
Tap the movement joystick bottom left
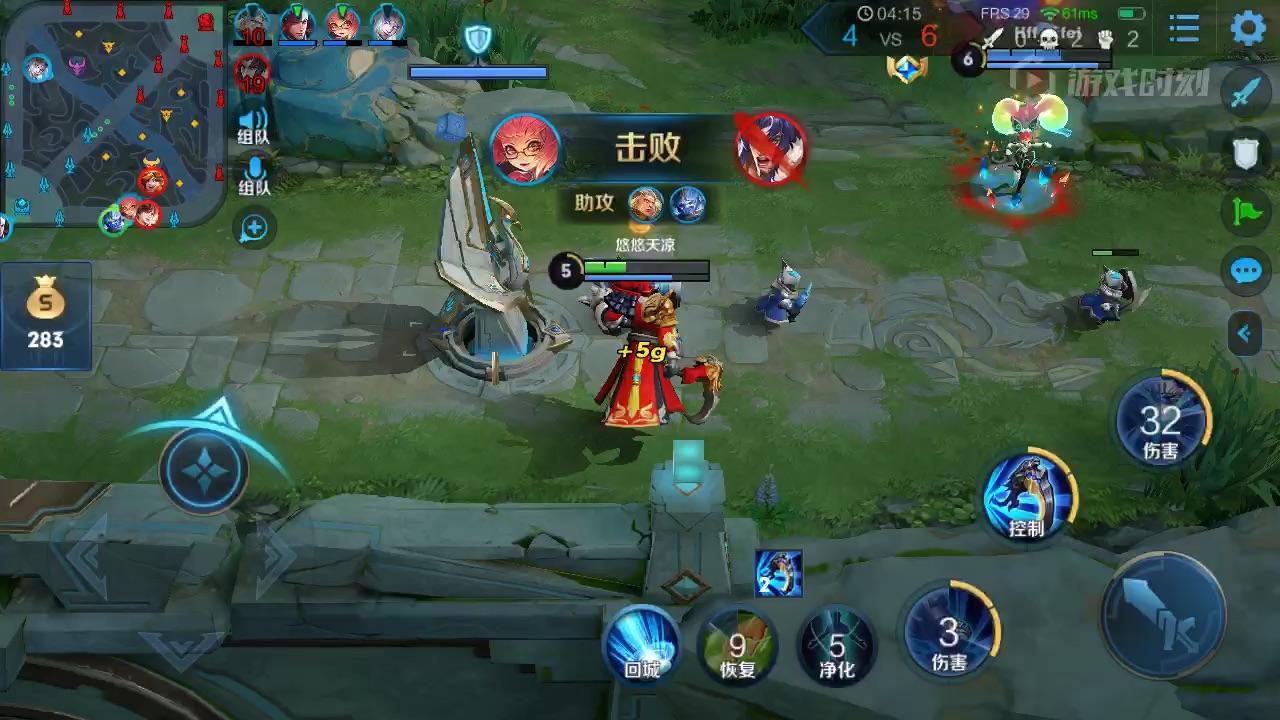pyautogui.click(x=203, y=472)
